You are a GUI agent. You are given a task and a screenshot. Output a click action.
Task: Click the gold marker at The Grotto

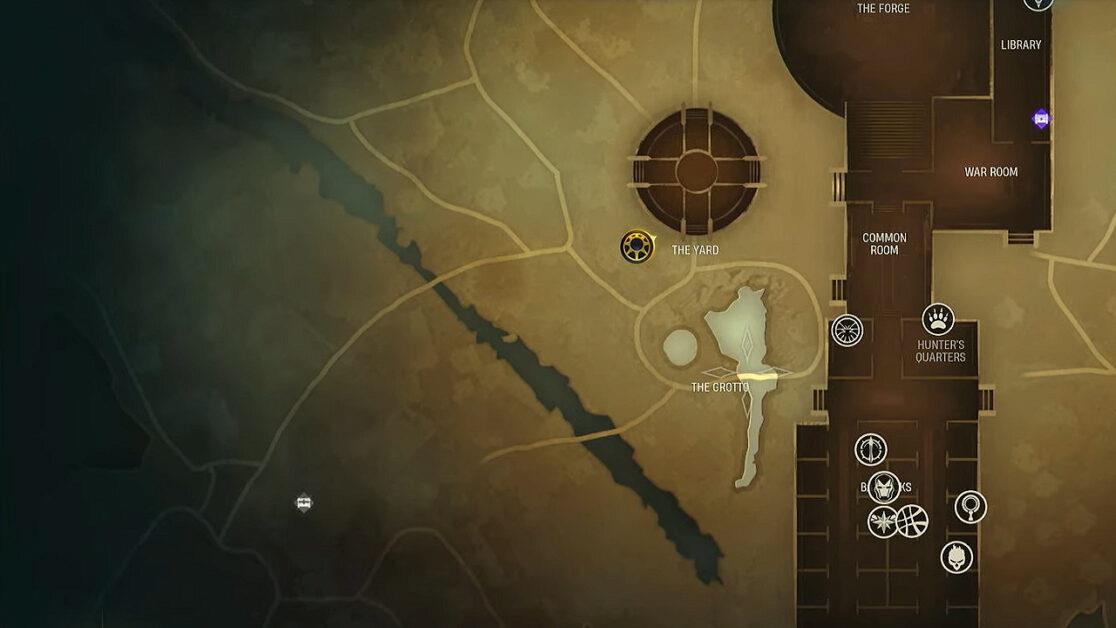coord(758,376)
